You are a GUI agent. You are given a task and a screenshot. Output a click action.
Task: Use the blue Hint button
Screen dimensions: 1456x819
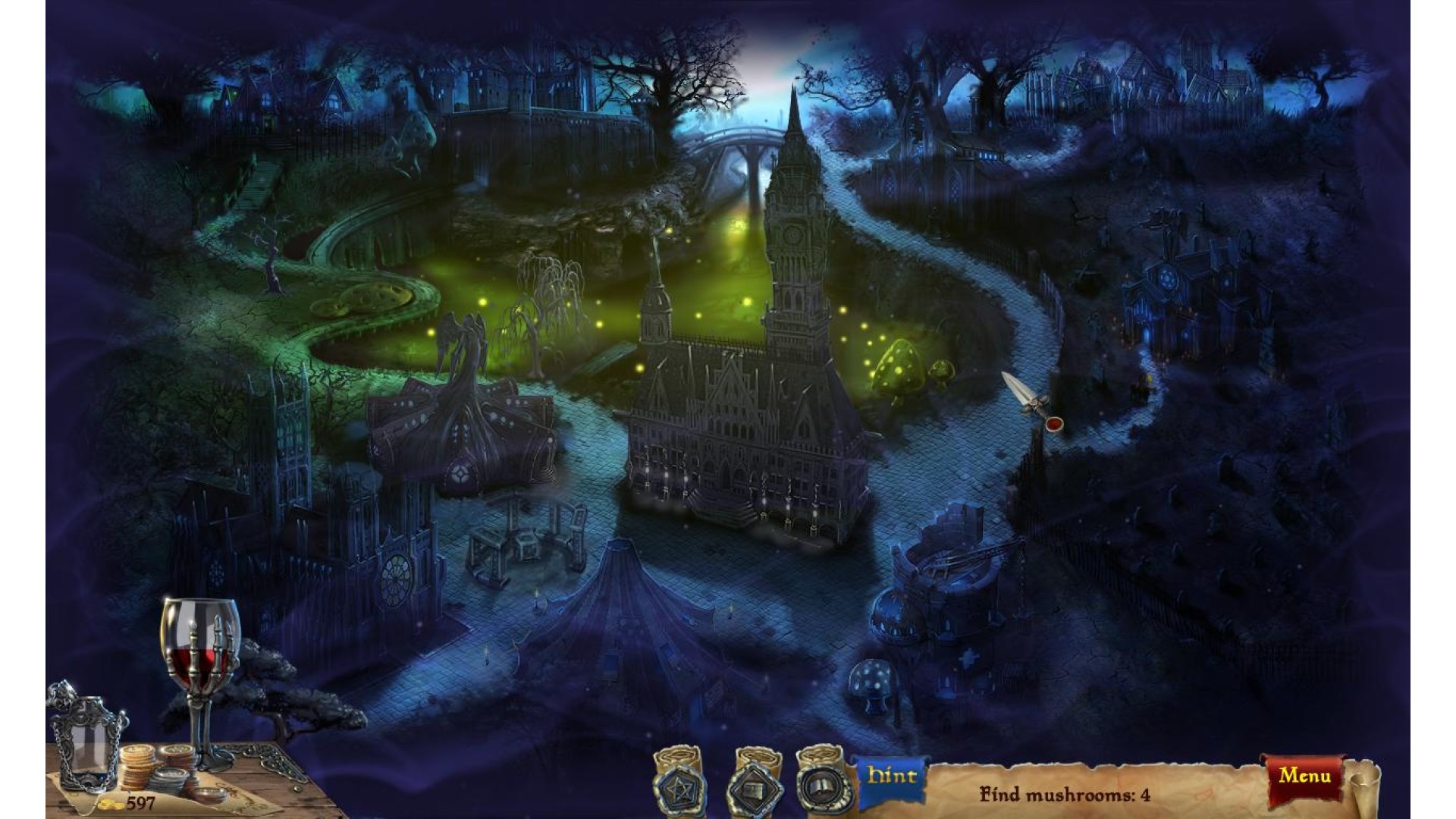892,776
